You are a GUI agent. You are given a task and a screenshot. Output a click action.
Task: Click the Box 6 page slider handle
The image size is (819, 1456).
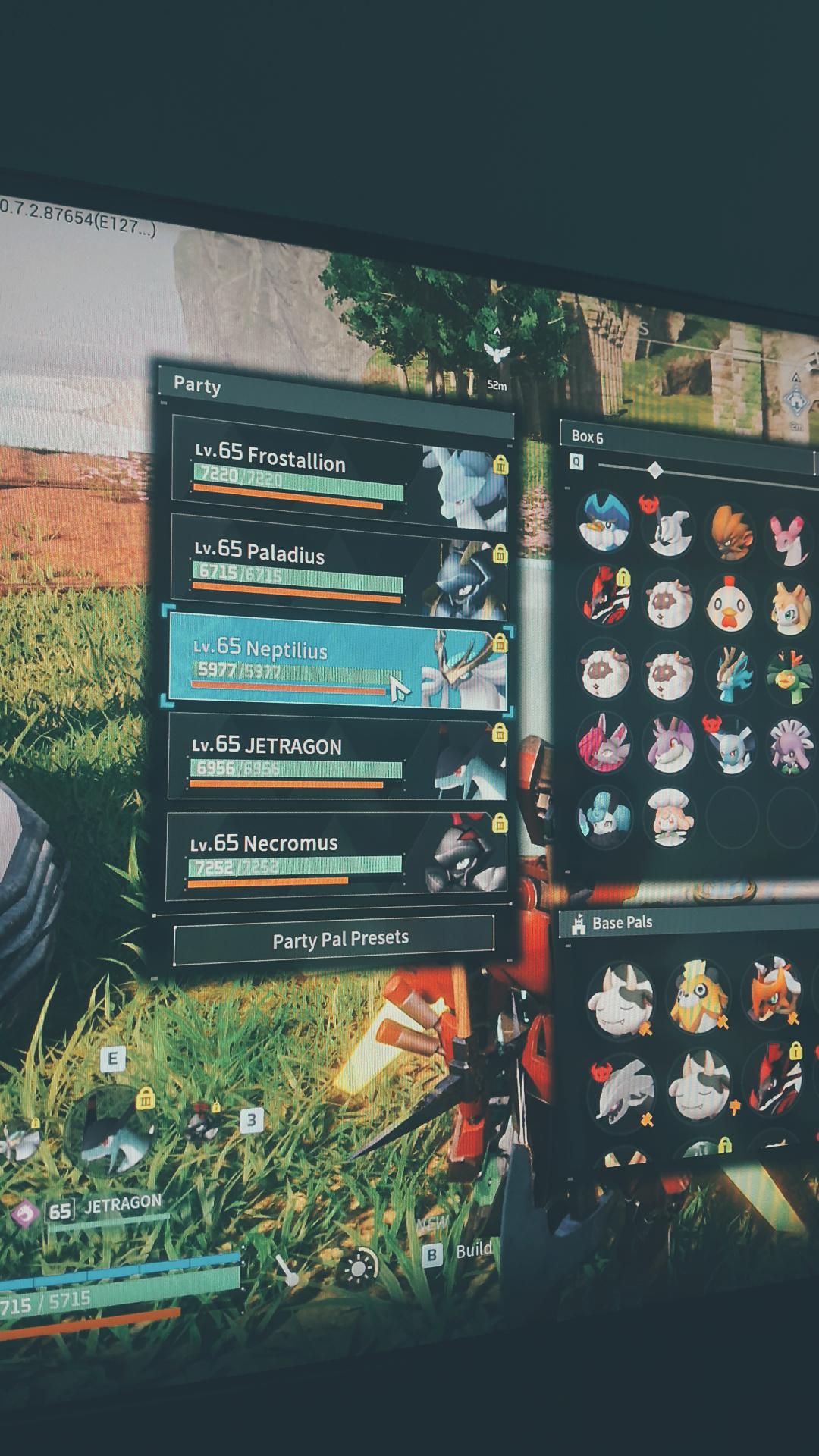click(x=656, y=471)
